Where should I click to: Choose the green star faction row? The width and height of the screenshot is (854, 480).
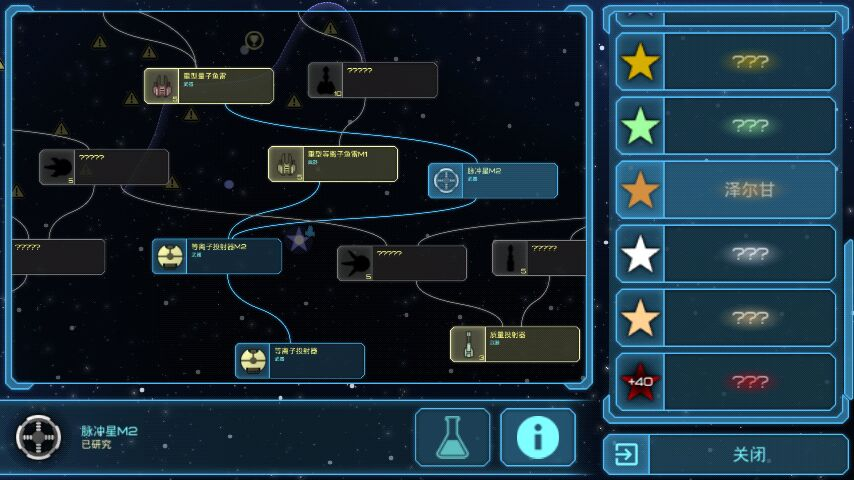click(725, 126)
